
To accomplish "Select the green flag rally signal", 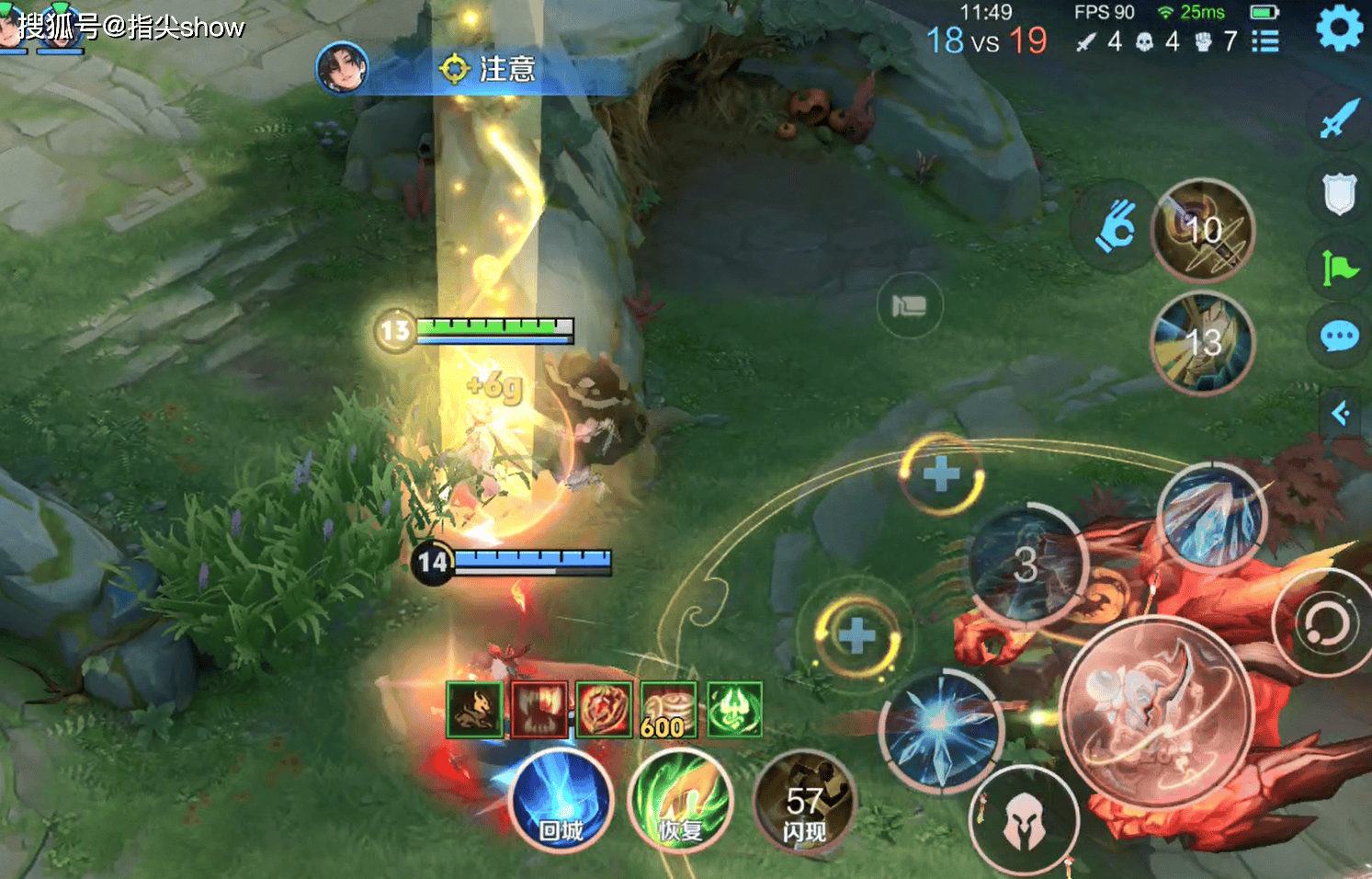I will (x=1339, y=268).
